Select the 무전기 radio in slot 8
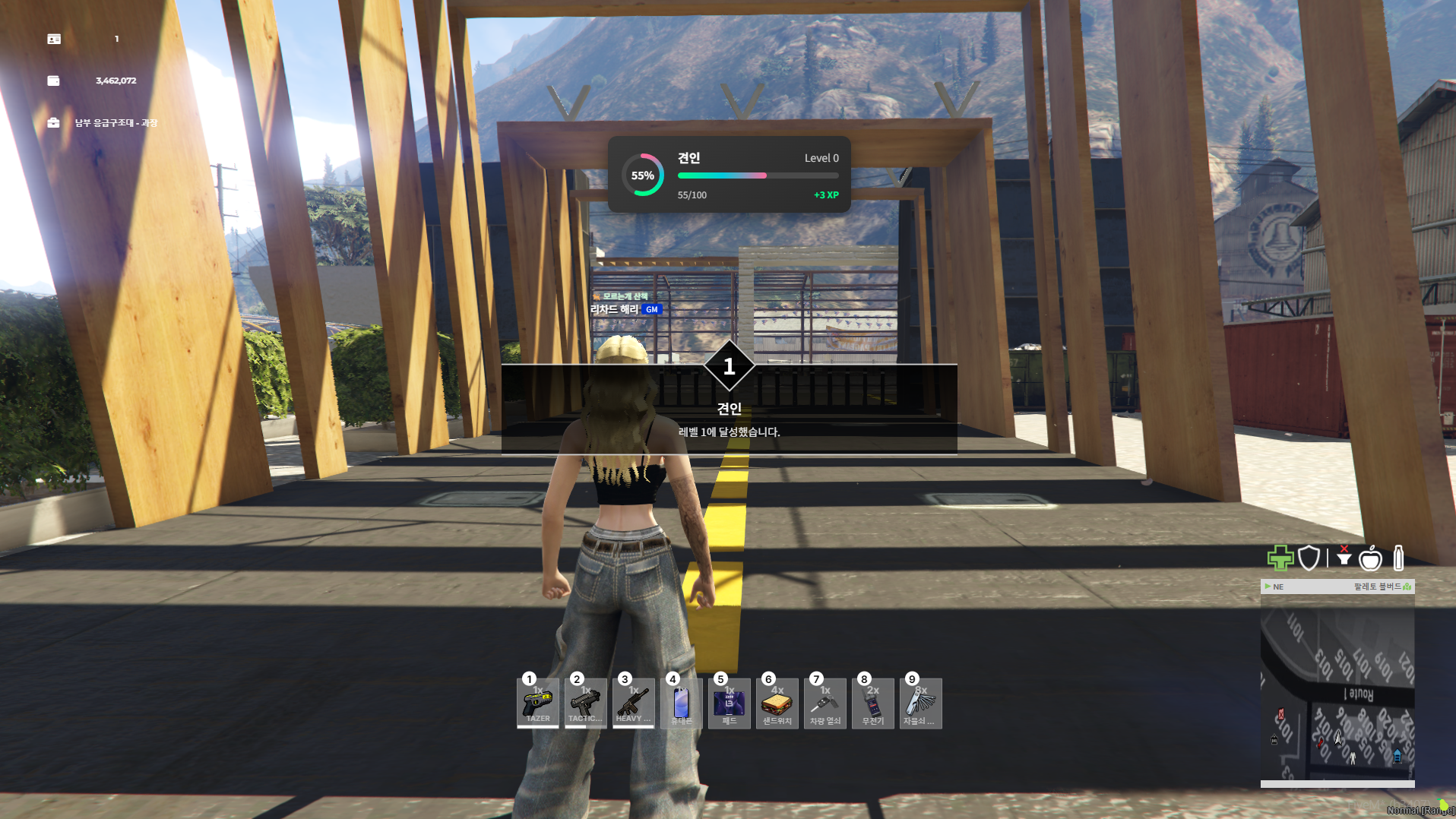Viewport: 1456px width, 819px height. coord(872,703)
